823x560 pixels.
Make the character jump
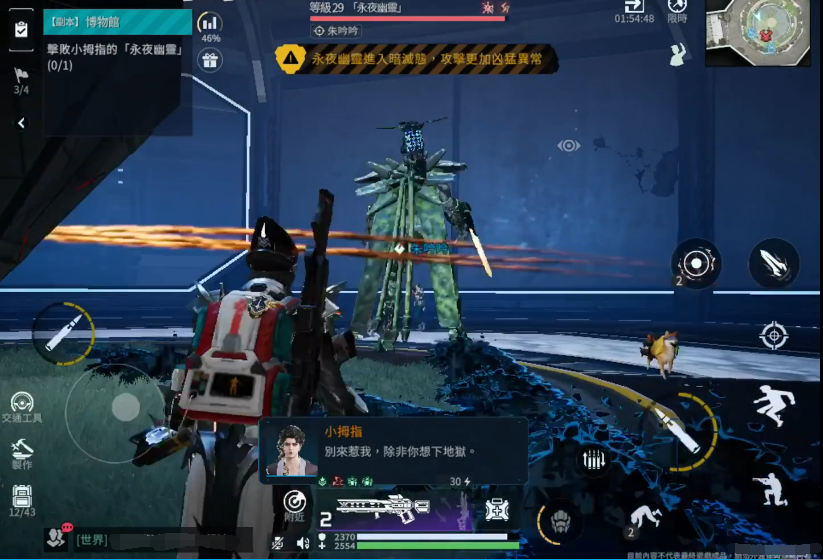[773, 406]
